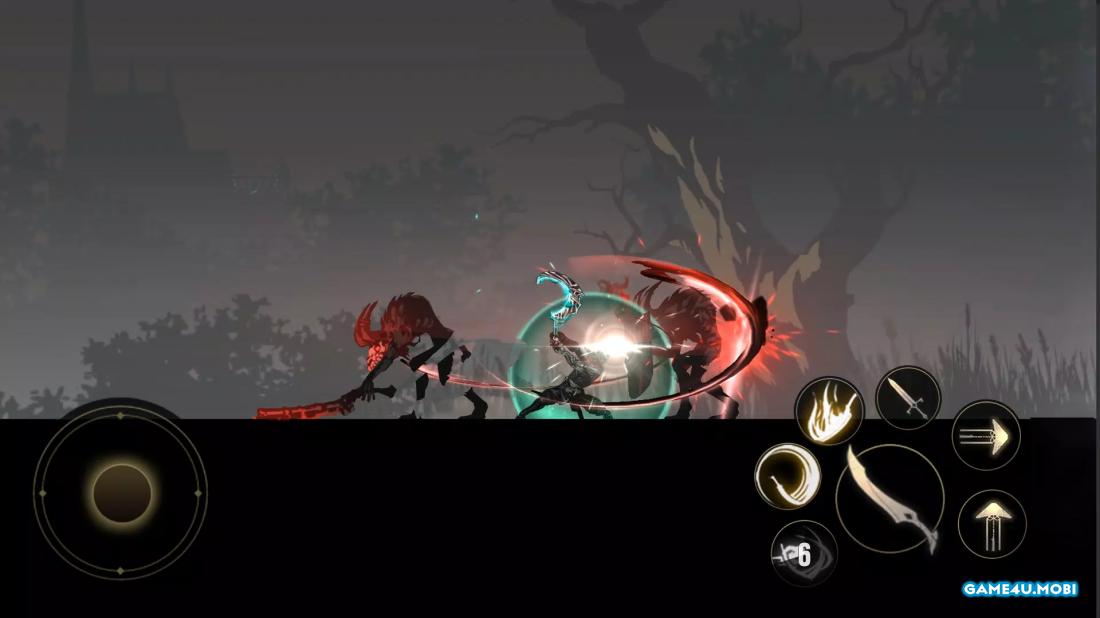Jump using the up arrow button
1100x618 pixels.
pyautogui.click(x=992, y=523)
